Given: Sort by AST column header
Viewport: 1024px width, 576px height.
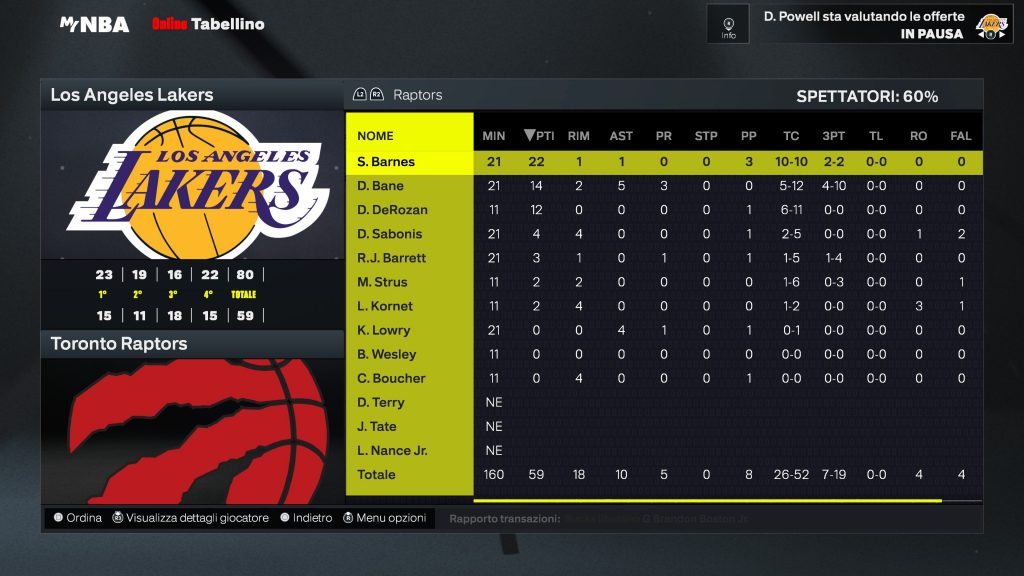Looking at the screenshot, I should [x=621, y=136].
